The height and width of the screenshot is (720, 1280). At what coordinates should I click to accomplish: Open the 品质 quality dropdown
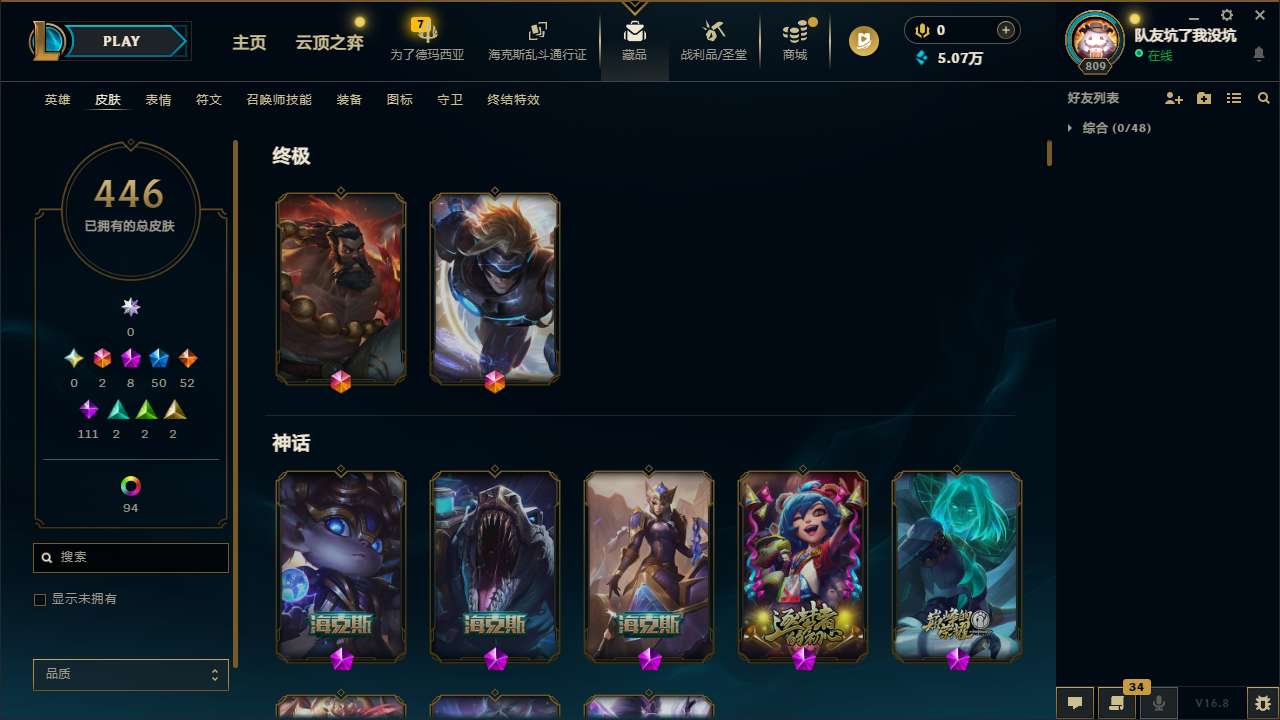coord(130,674)
